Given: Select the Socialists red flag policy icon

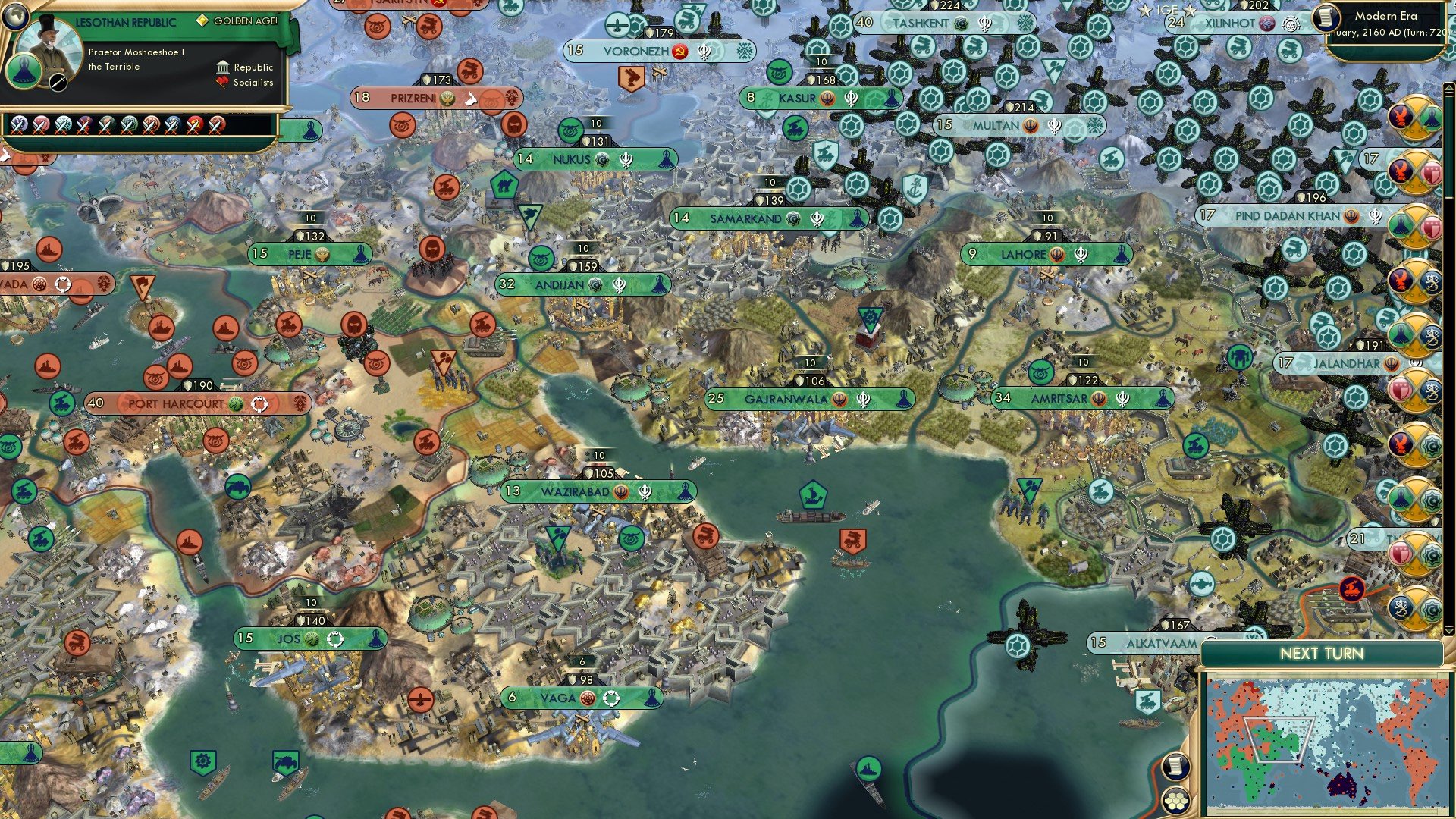Looking at the screenshot, I should (221, 82).
